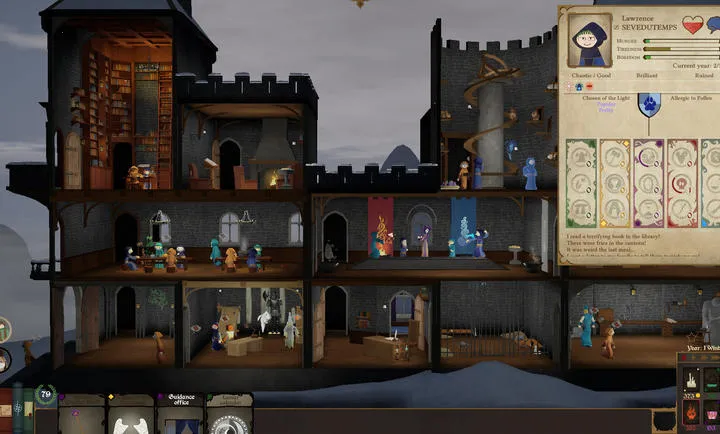Select the round character portrait on the left edge
This screenshot has width=720, height=434.
4,360
